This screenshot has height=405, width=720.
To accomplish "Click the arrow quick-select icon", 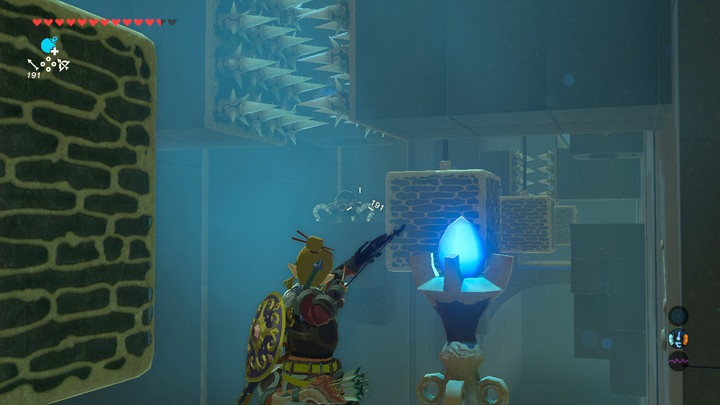I will tap(33, 65).
